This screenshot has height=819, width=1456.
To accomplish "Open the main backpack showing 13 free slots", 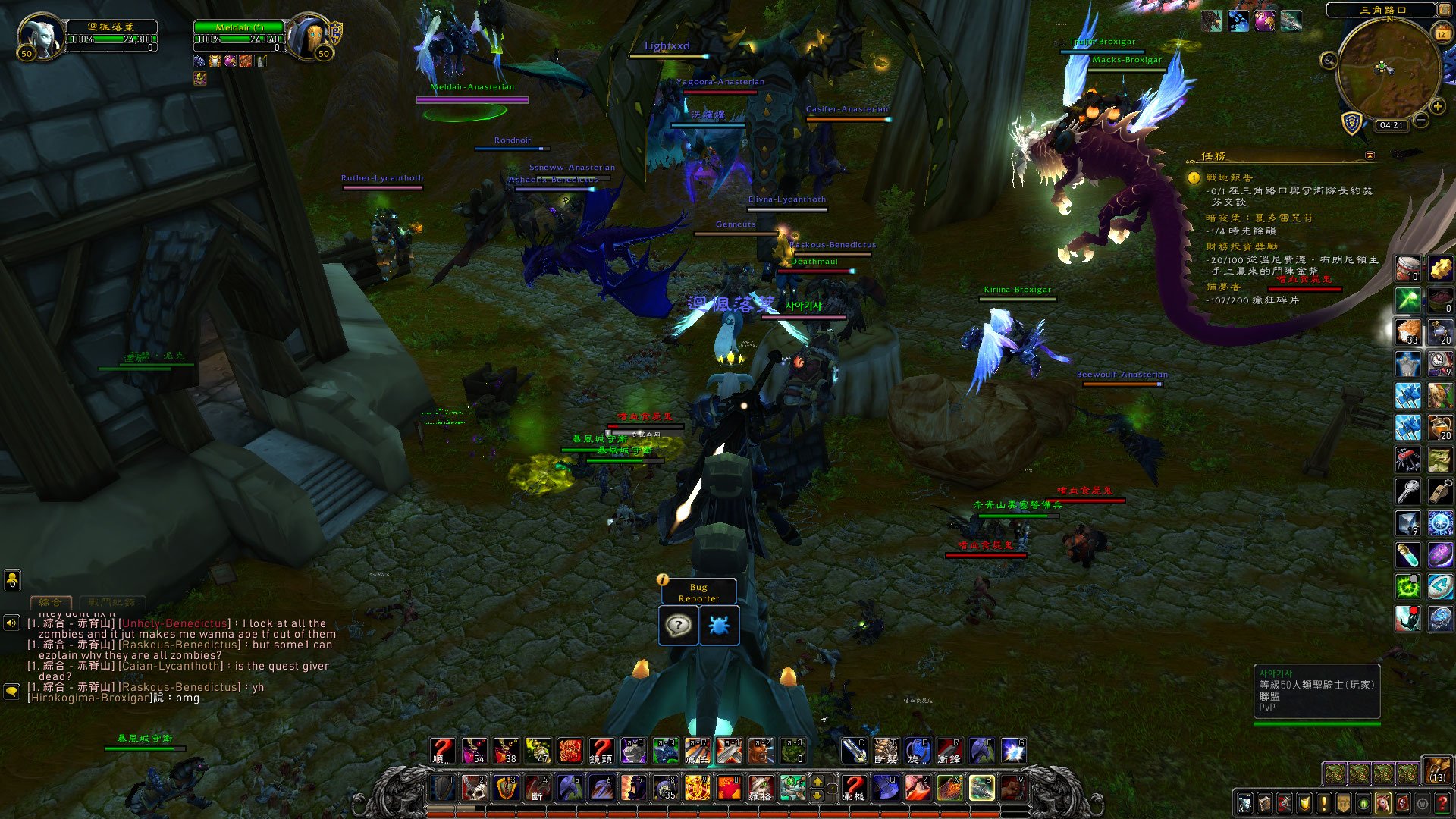I will [1437, 770].
